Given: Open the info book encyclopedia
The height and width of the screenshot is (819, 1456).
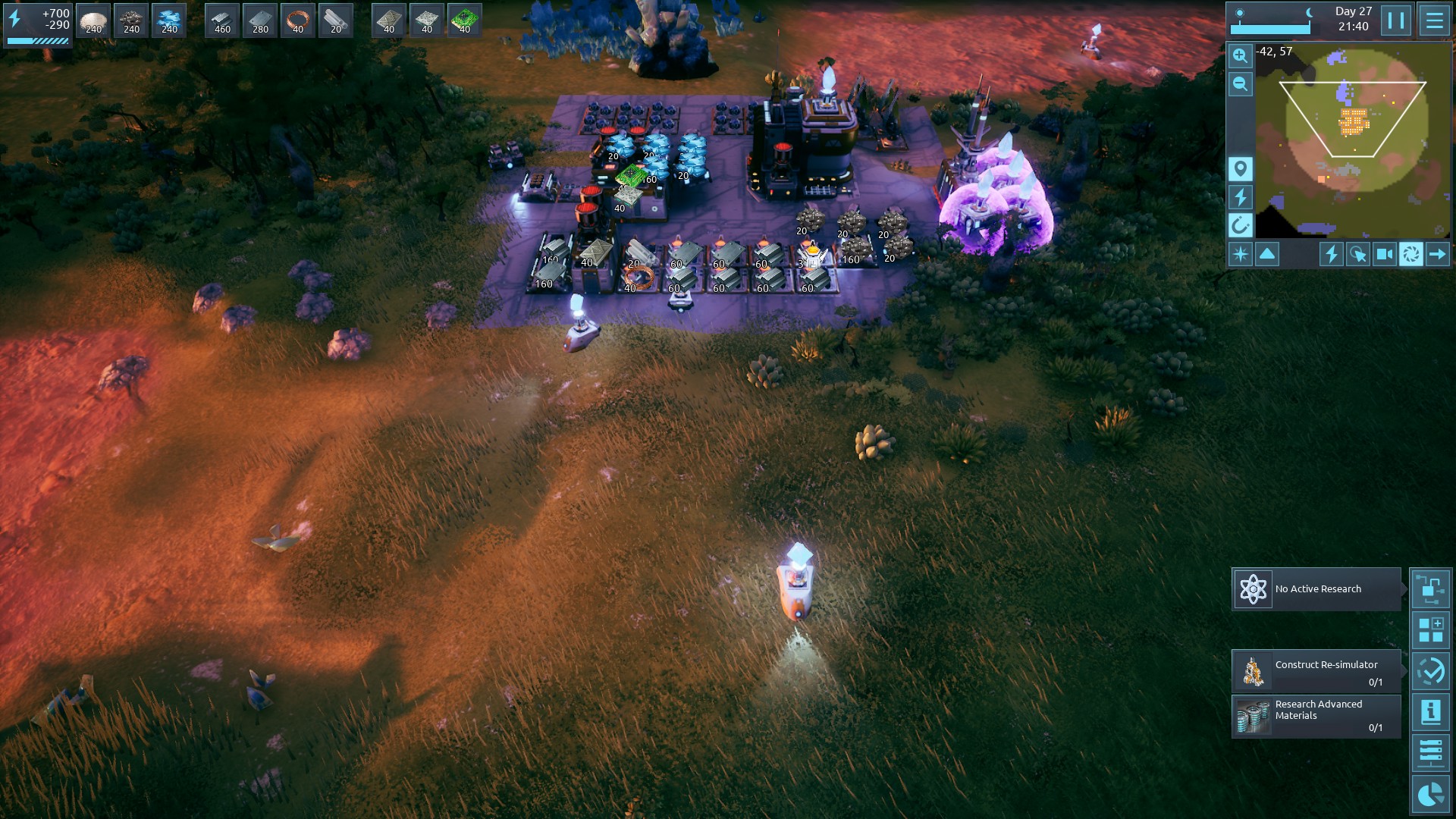Looking at the screenshot, I should tap(1430, 712).
